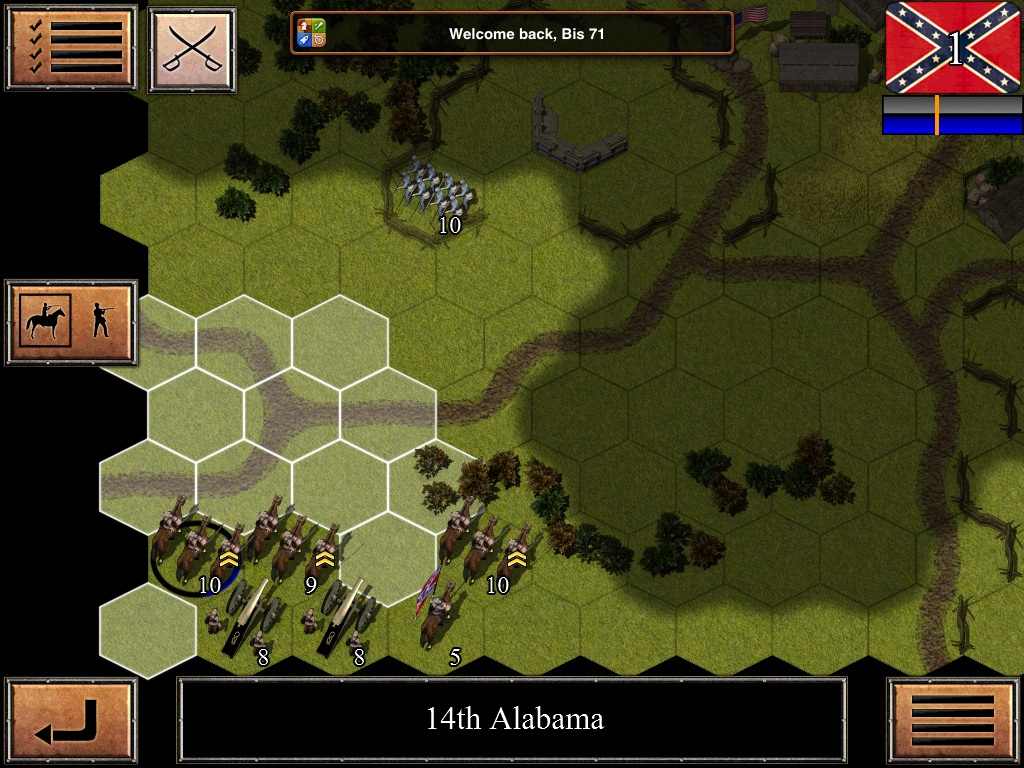Choose the mounted horseman icon

46,322
